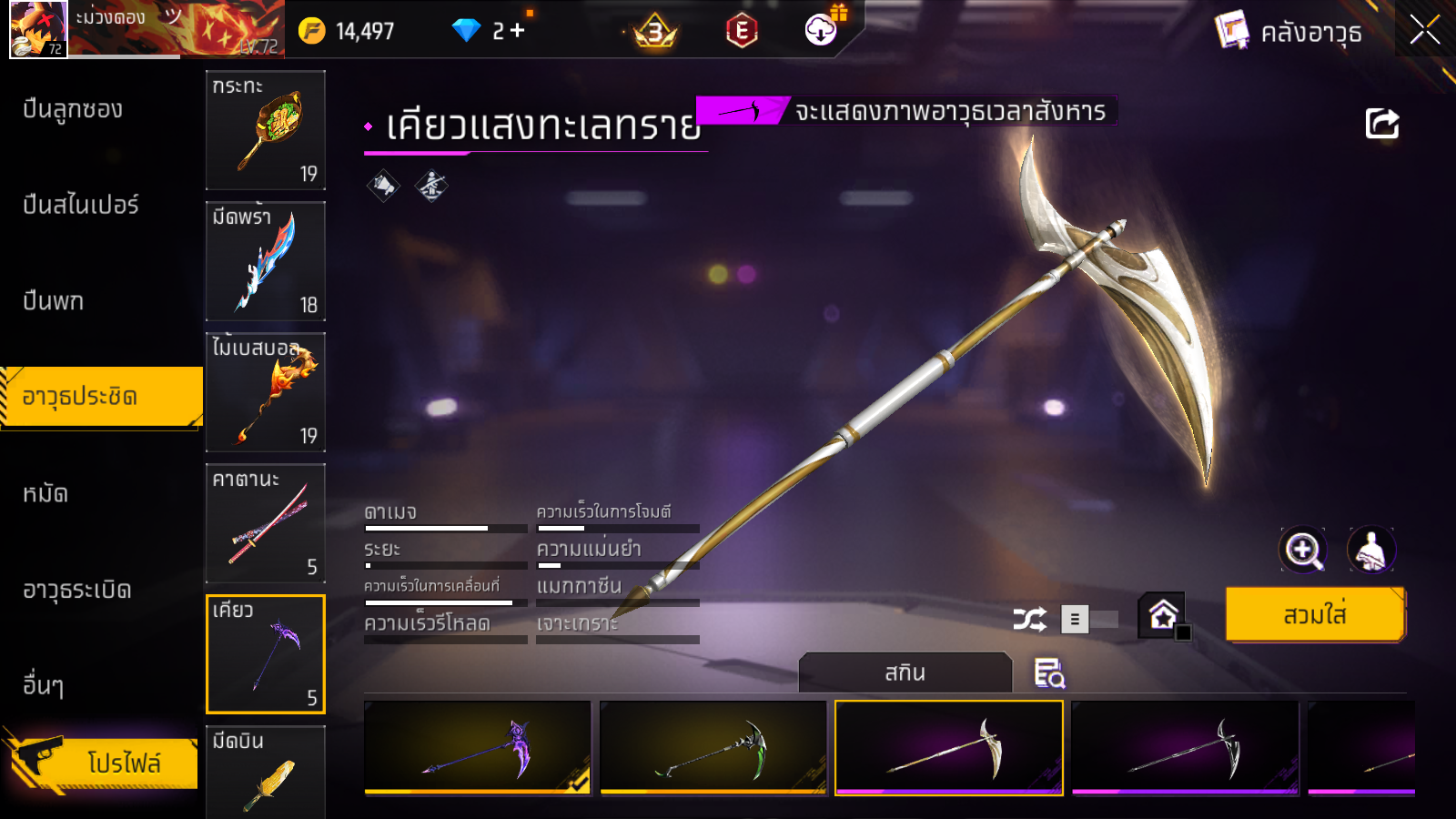Preview weapon on character model
Screen dimensions: 1456x819
1370,550
